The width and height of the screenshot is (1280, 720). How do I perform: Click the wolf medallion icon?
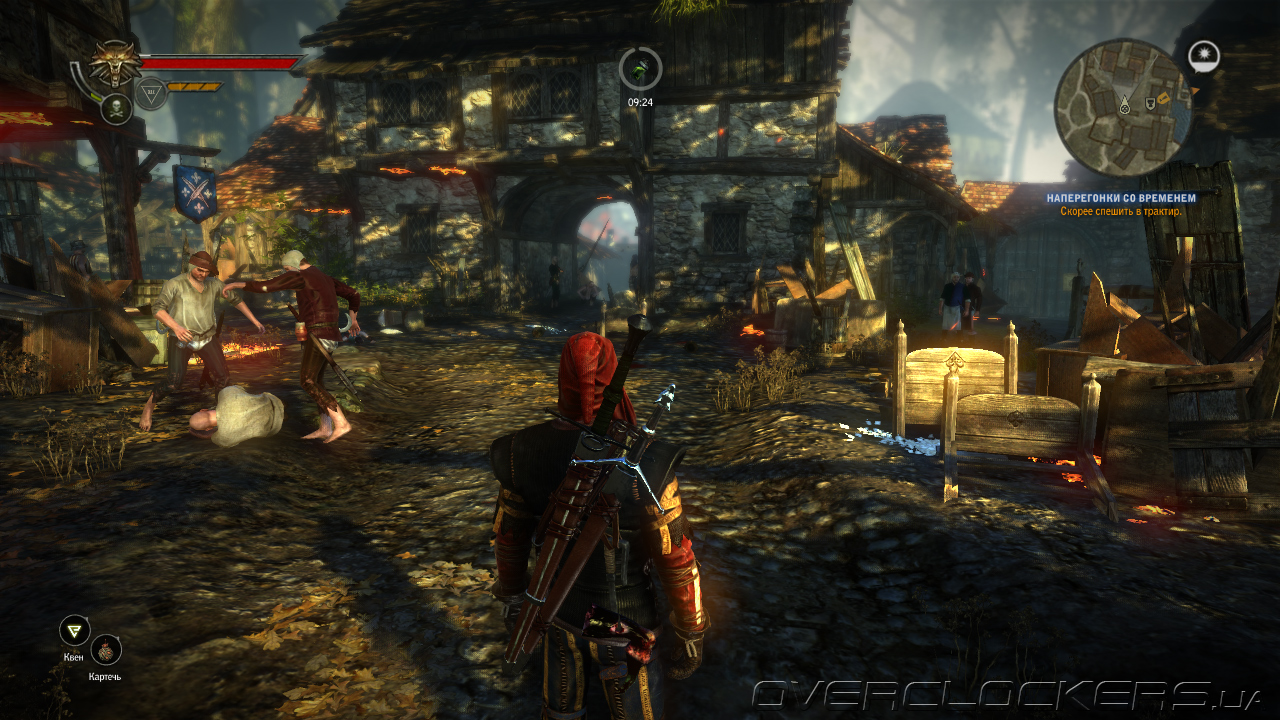pyautogui.click(x=116, y=64)
